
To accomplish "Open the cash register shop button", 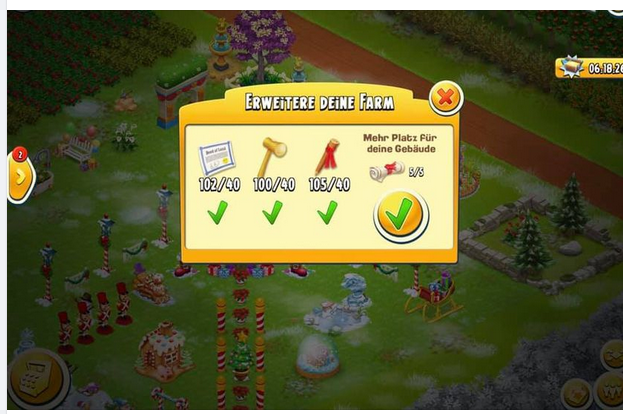I will (37, 381).
